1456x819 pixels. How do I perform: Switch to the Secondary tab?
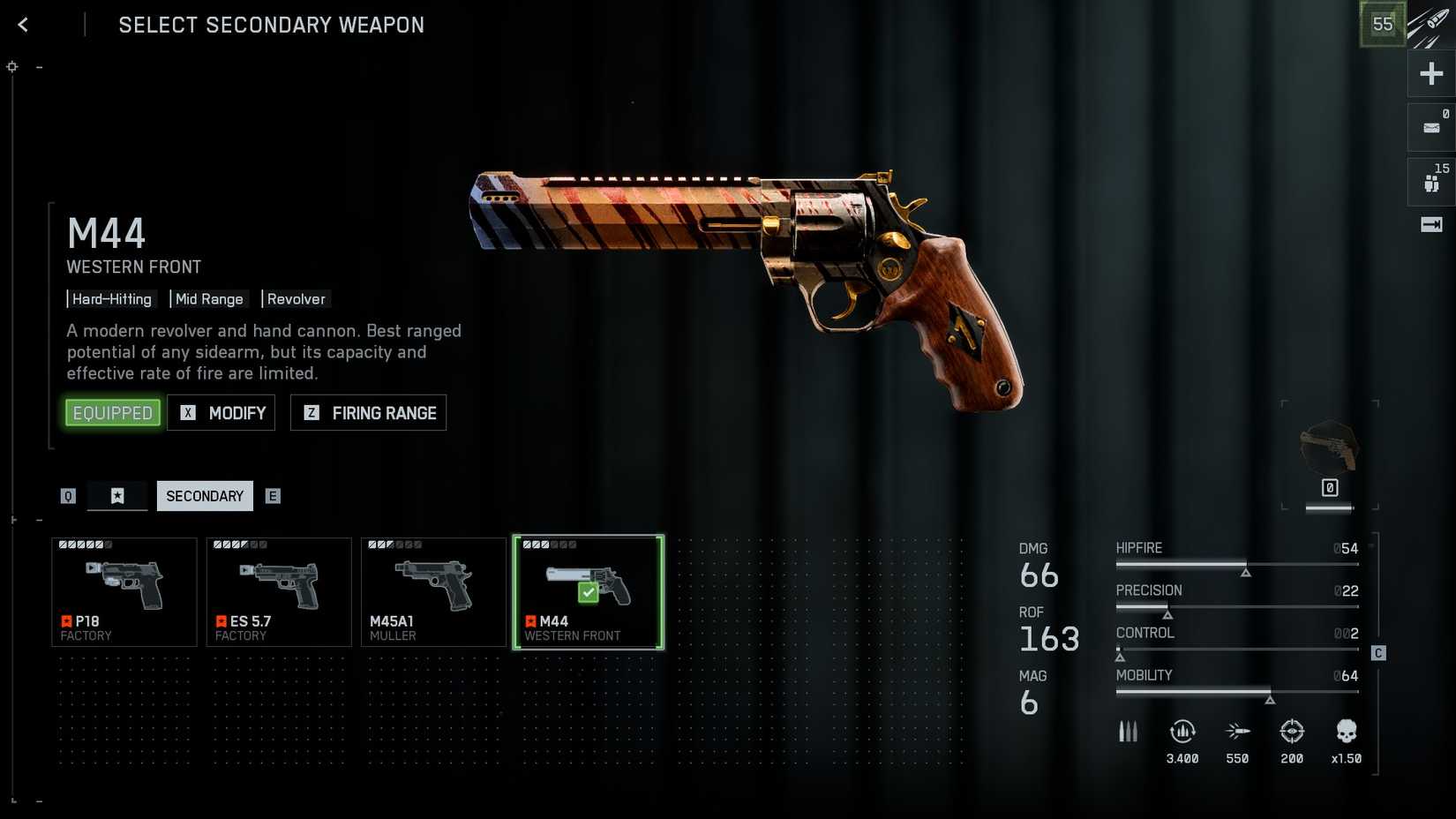[x=205, y=496]
